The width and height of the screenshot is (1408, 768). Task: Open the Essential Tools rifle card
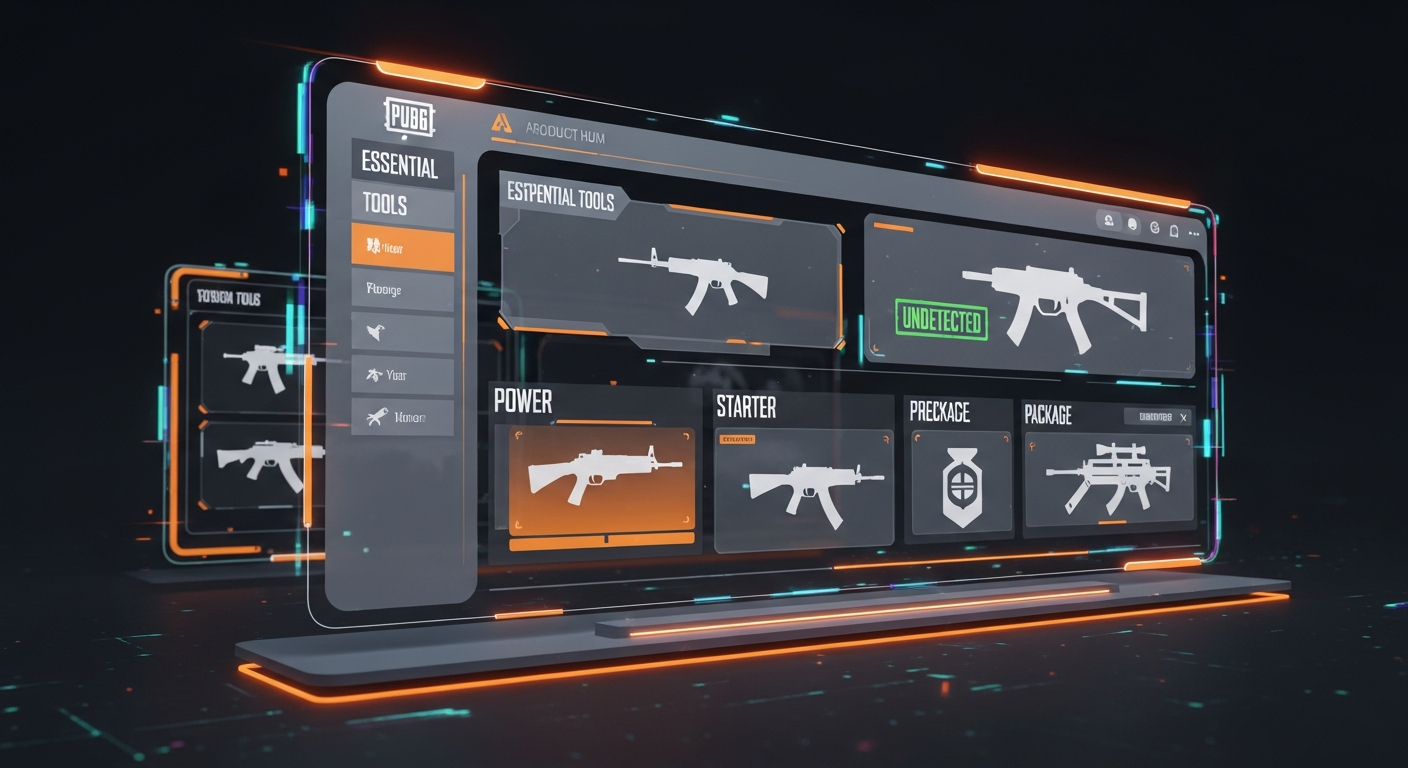point(670,273)
